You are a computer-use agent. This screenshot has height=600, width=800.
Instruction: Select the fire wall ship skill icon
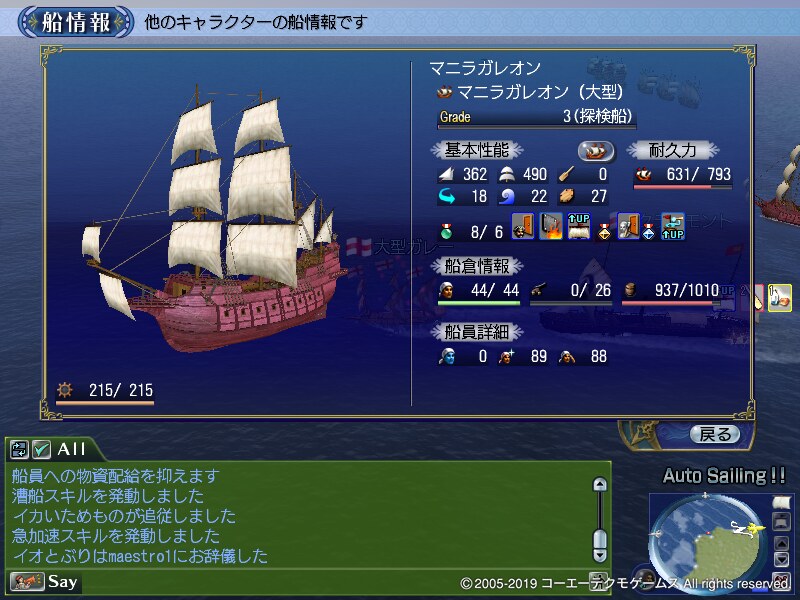pyautogui.click(x=551, y=226)
